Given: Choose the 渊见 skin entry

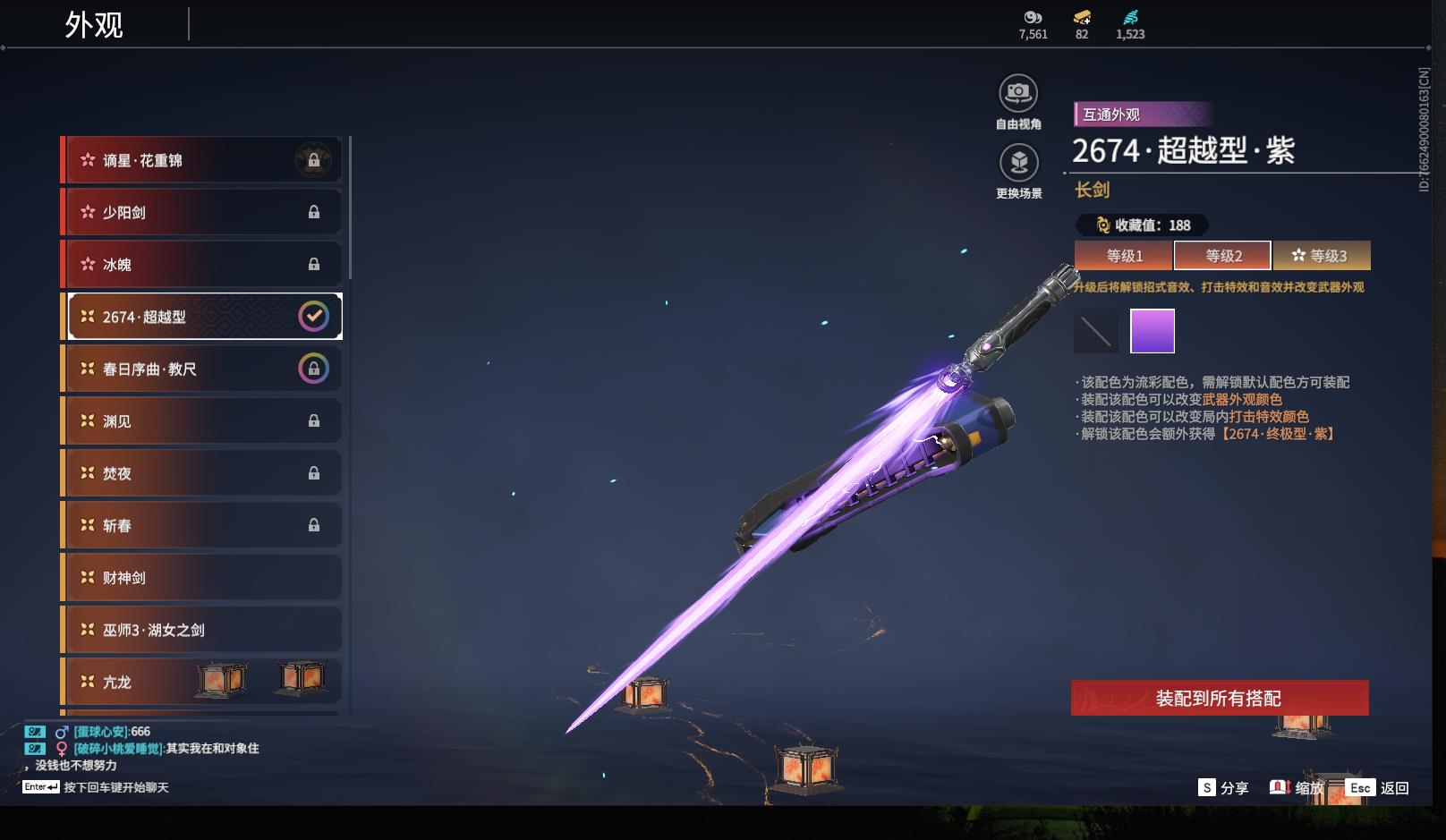Looking at the screenshot, I should click(x=202, y=420).
